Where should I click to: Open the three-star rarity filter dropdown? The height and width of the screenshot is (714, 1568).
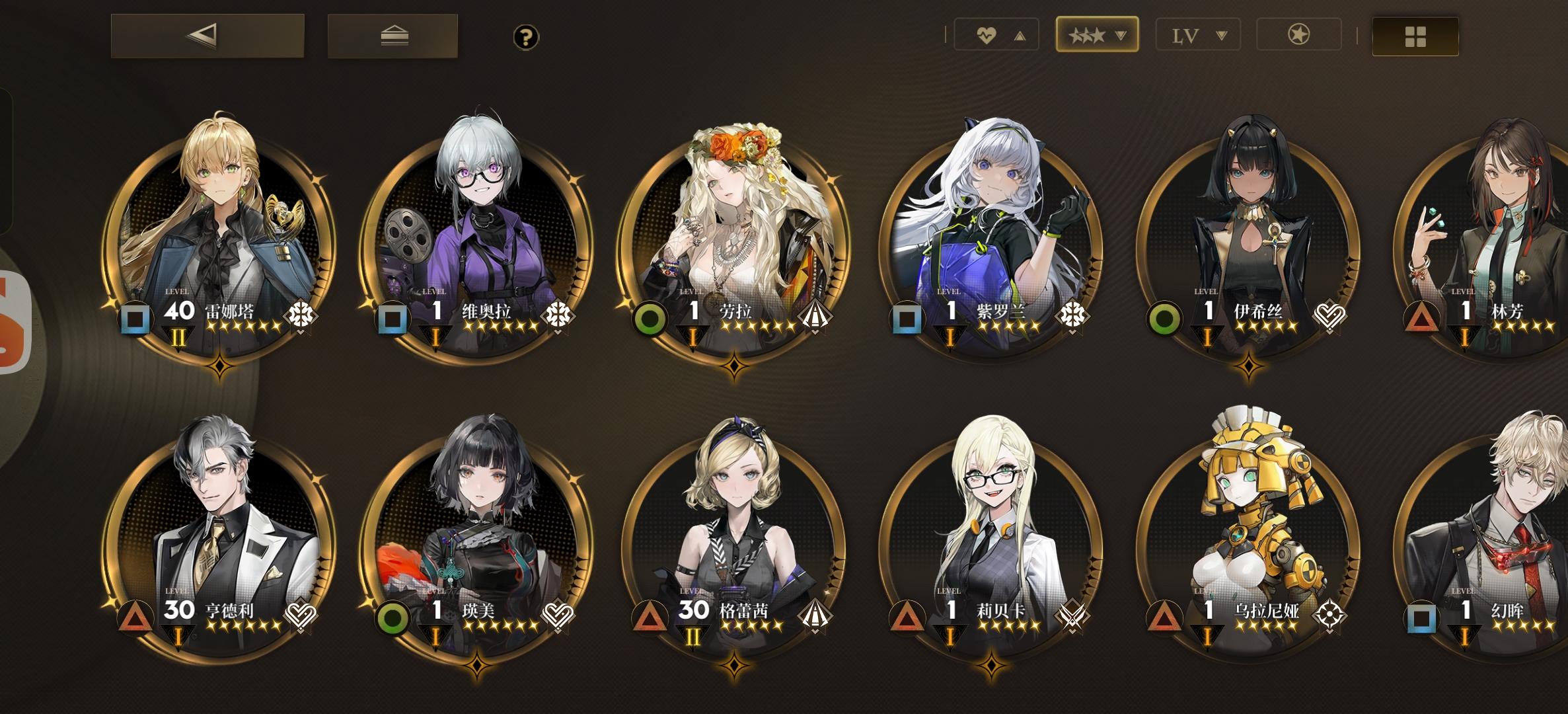click(x=1097, y=36)
